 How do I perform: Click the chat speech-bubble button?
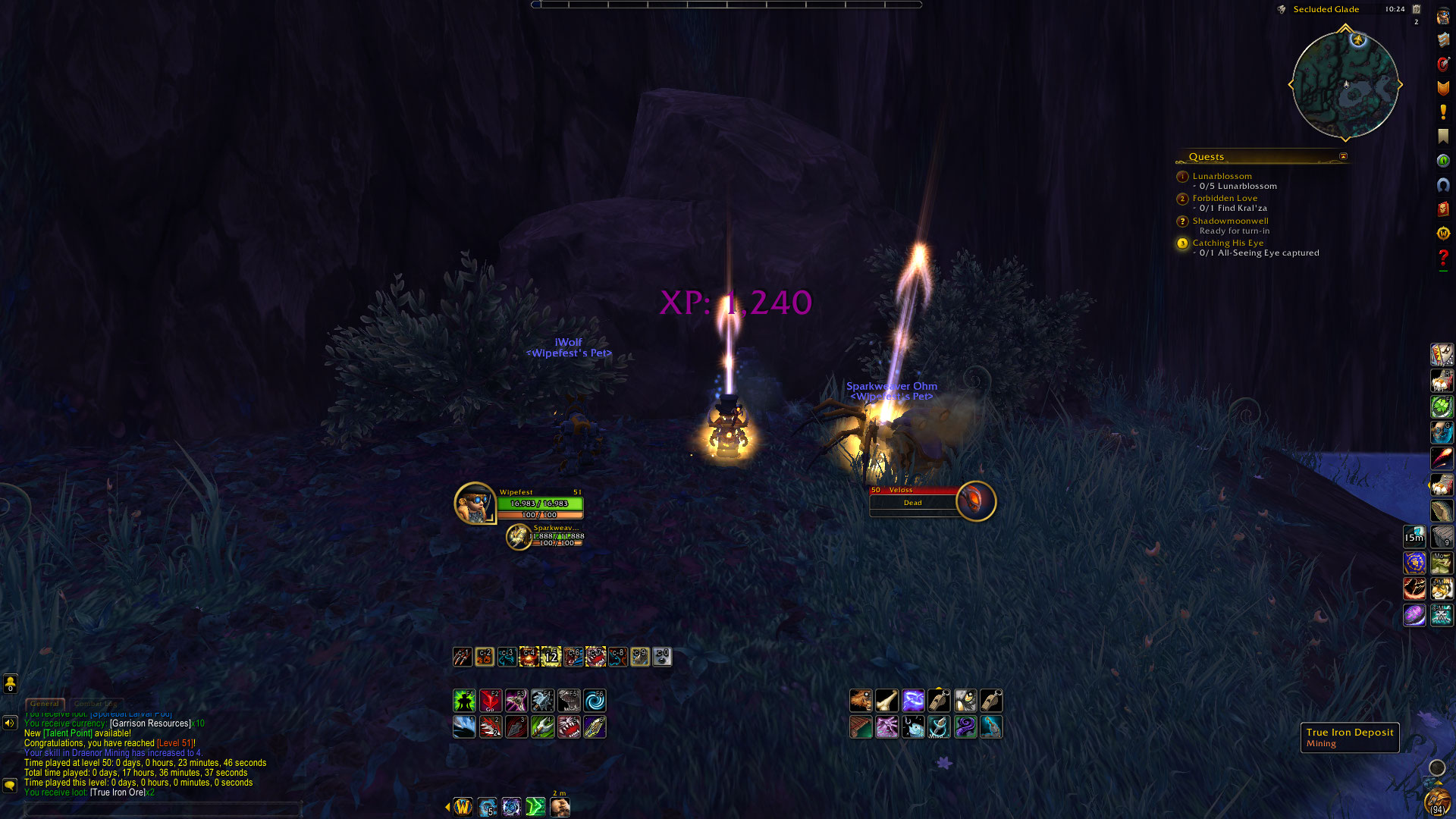pyautogui.click(x=10, y=785)
